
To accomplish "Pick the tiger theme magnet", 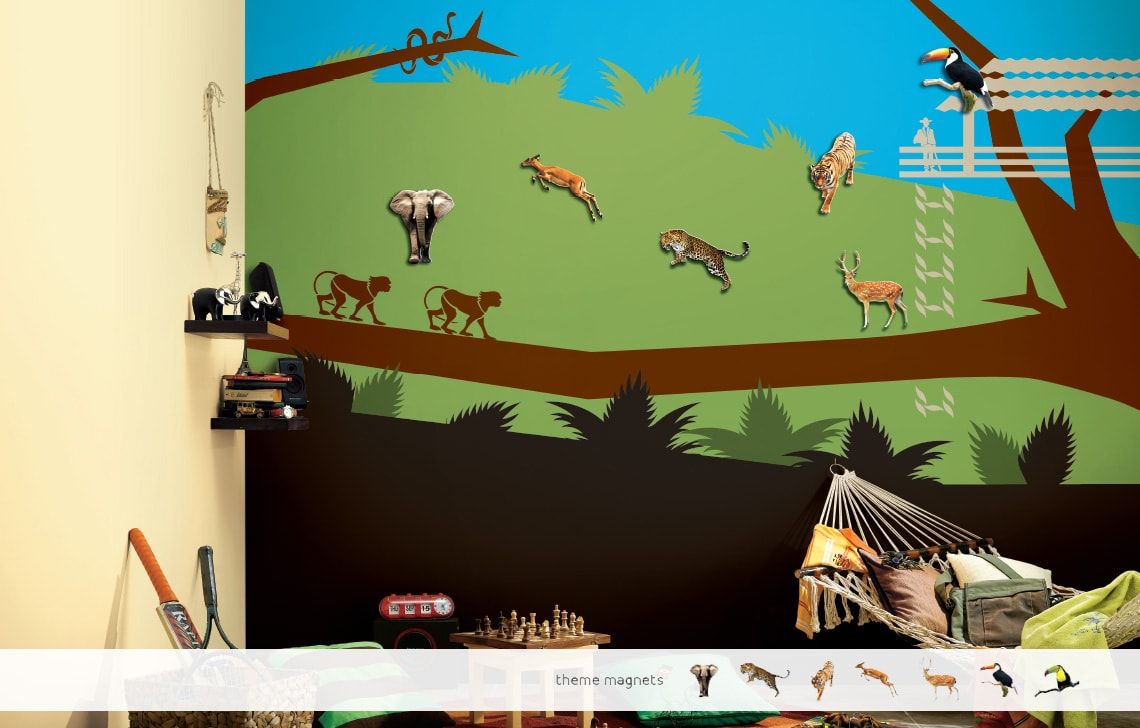I will point(822,680).
